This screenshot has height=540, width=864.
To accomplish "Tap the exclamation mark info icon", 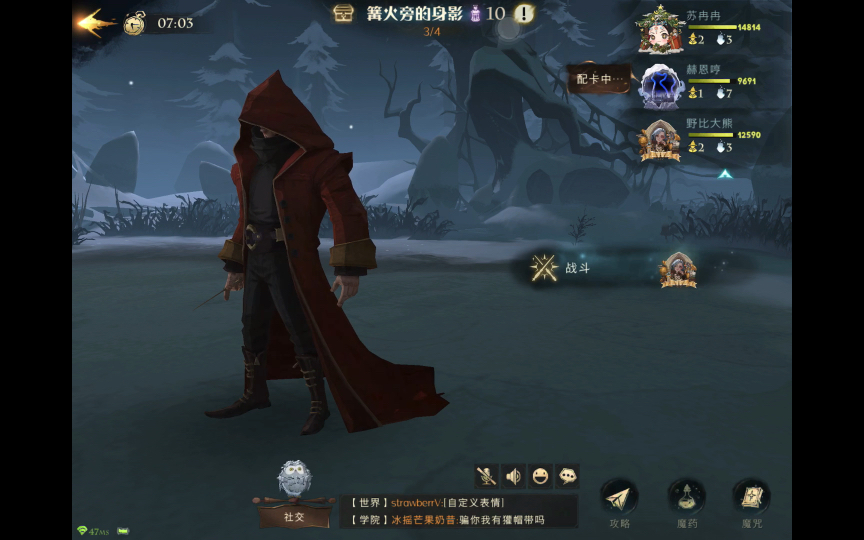I will 524,13.
